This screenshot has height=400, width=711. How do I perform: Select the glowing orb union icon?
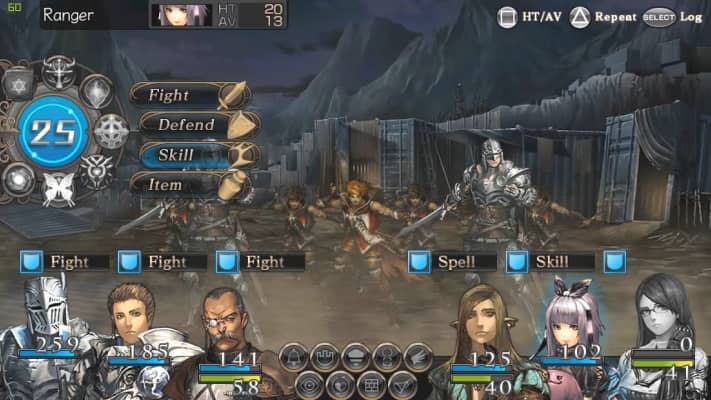(19, 177)
